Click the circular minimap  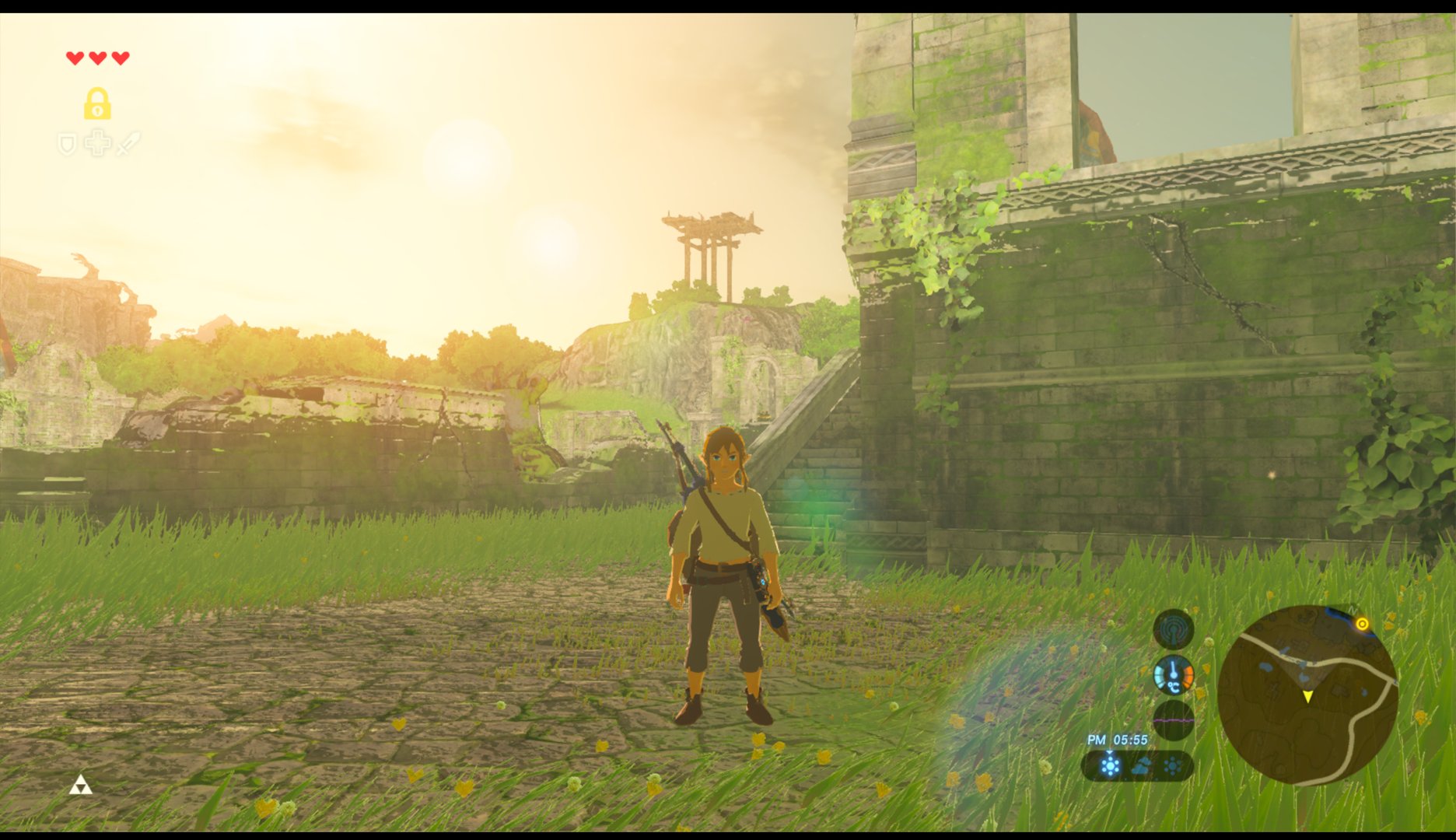(x=1307, y=695)
